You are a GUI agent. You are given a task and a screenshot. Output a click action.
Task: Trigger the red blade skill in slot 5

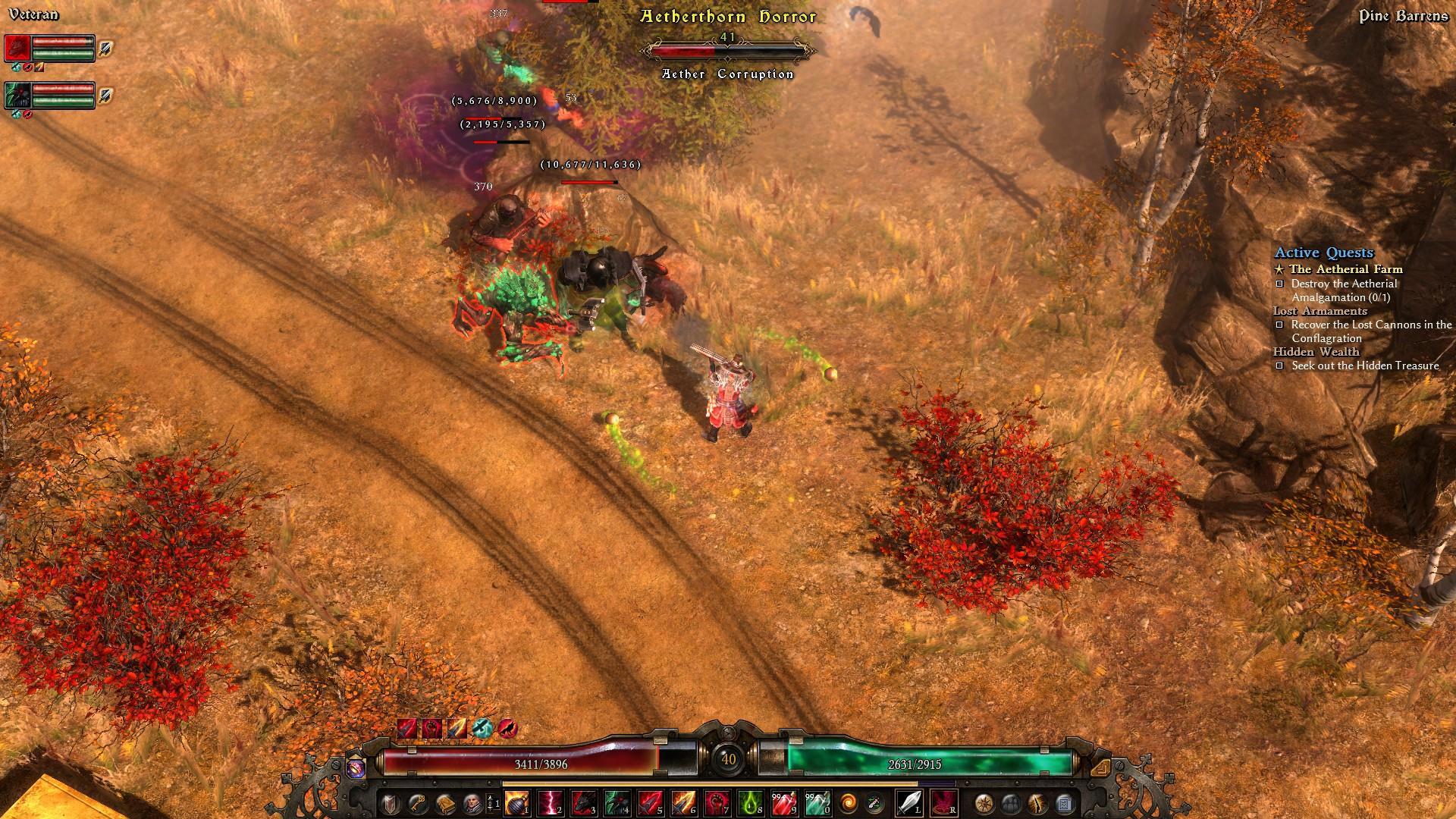click(x=651, y=802)
